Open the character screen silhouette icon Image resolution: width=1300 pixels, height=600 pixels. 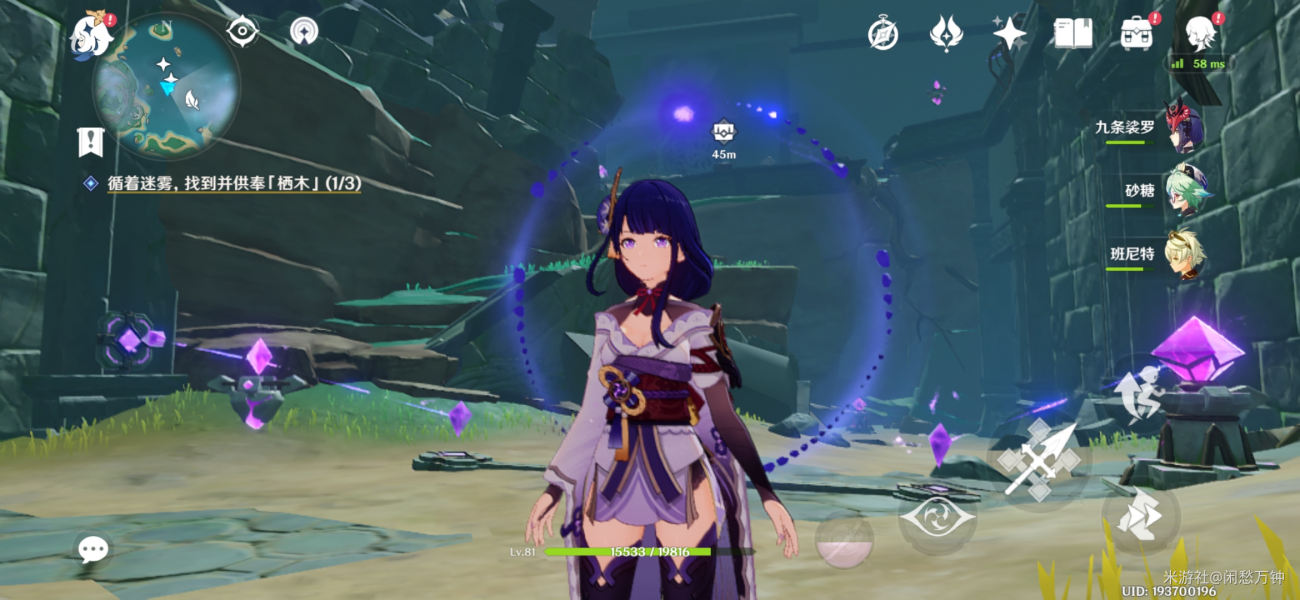pyautogui.click(x=1199, y=34)
